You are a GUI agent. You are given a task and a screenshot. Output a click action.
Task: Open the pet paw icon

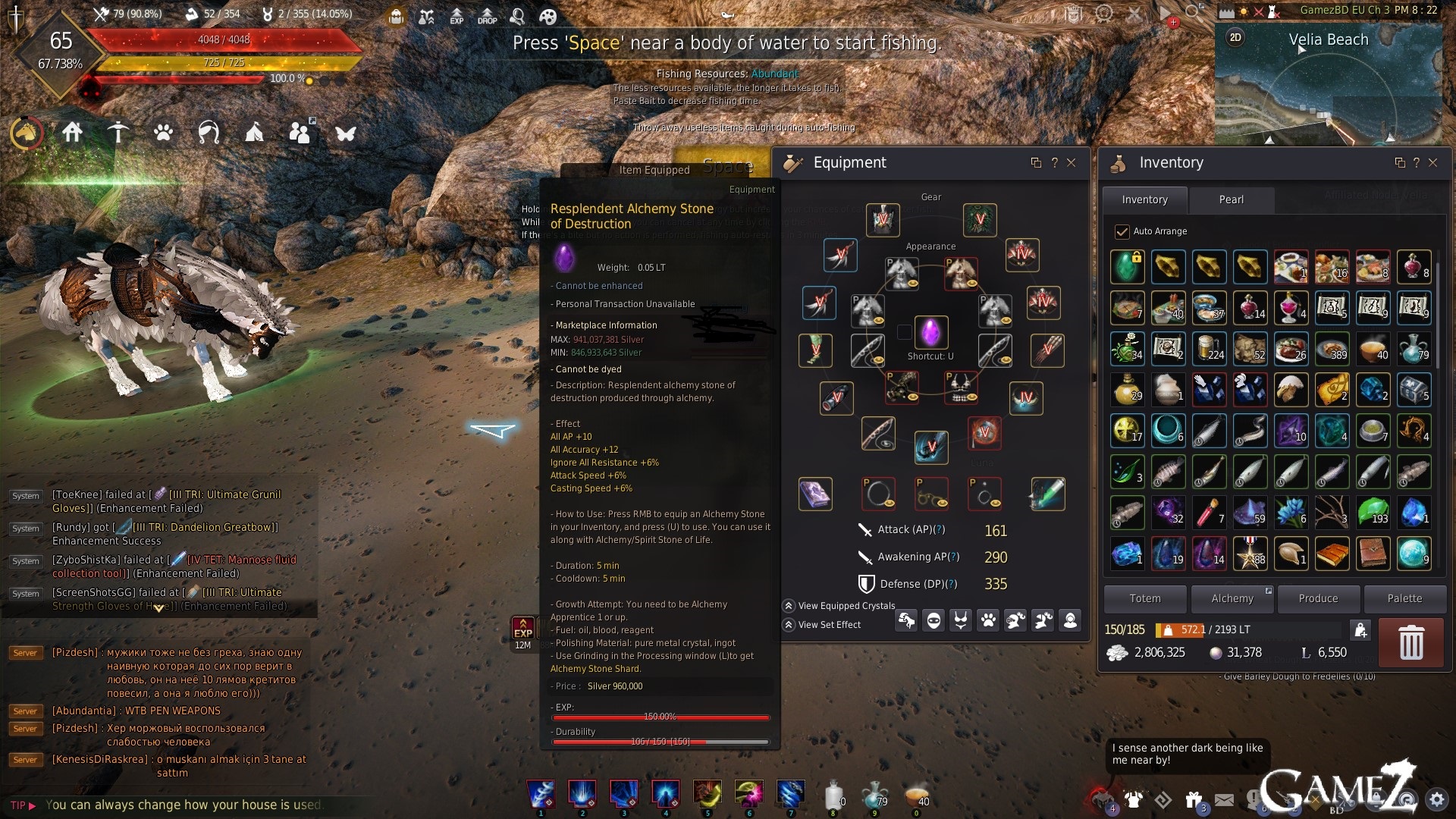[163, 133]
